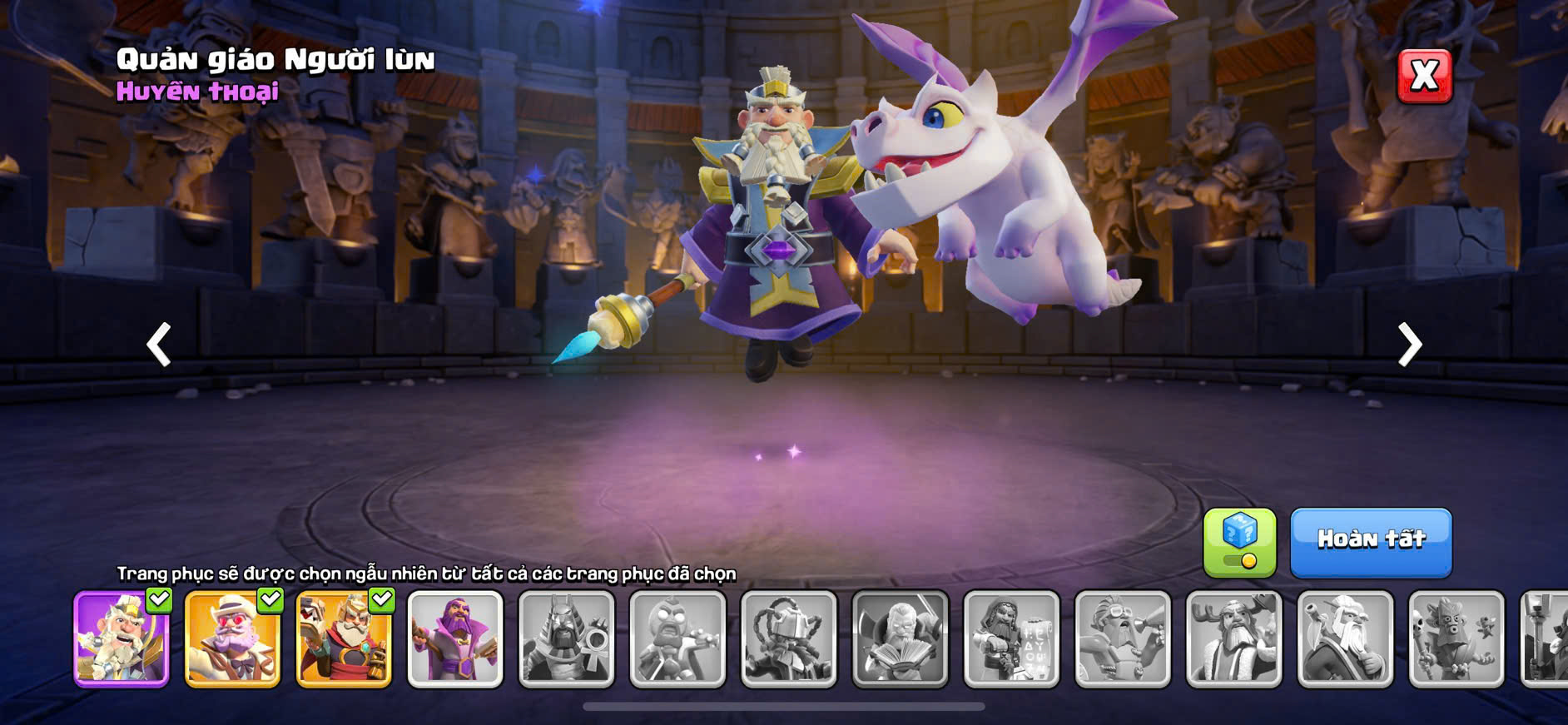Screen dimensions: 1568x725
Task: Toggle the green random skin dice button
Action: pos(1239,542)
